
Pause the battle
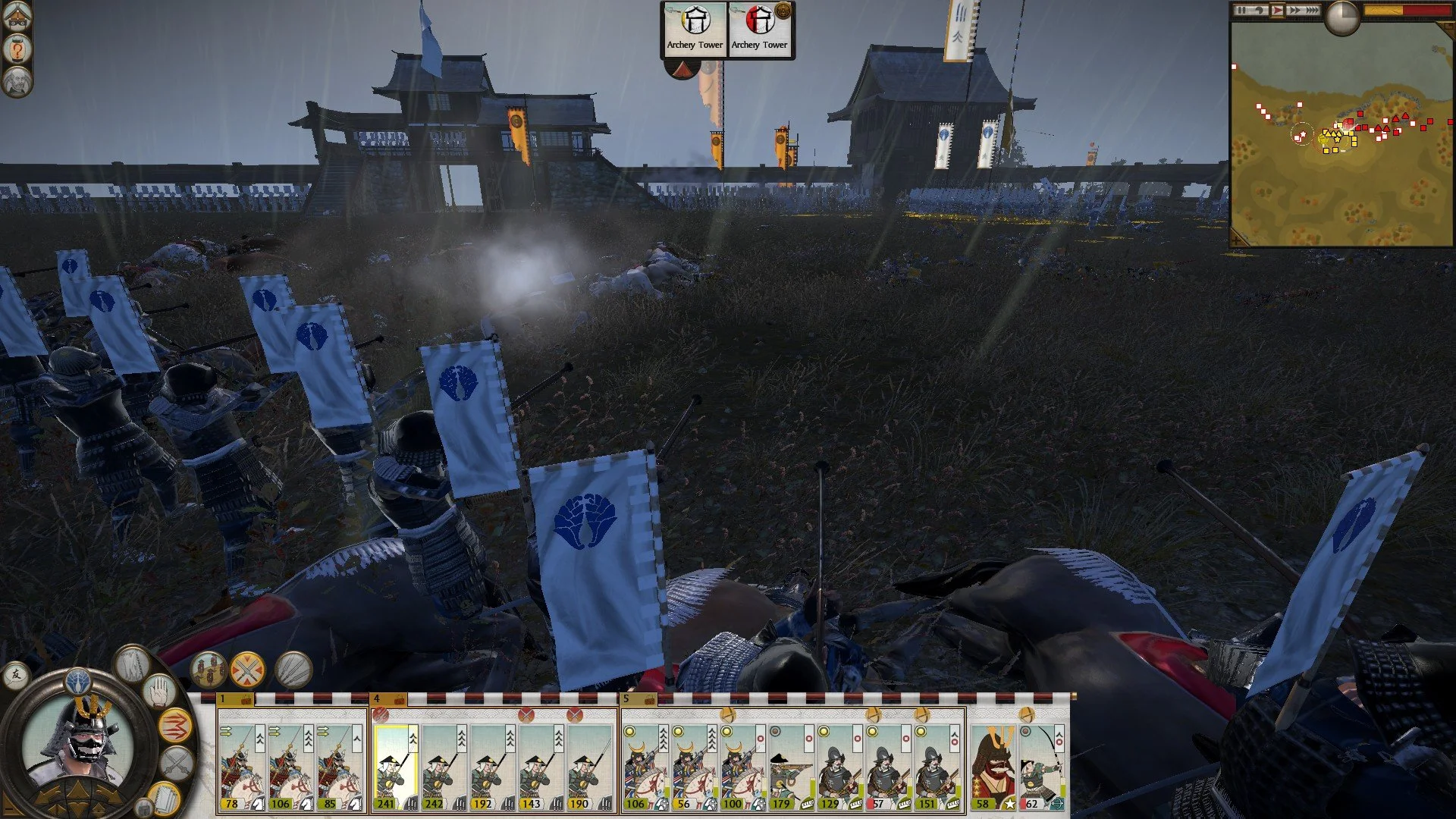pyautogui.click(x=1241, y=10)
